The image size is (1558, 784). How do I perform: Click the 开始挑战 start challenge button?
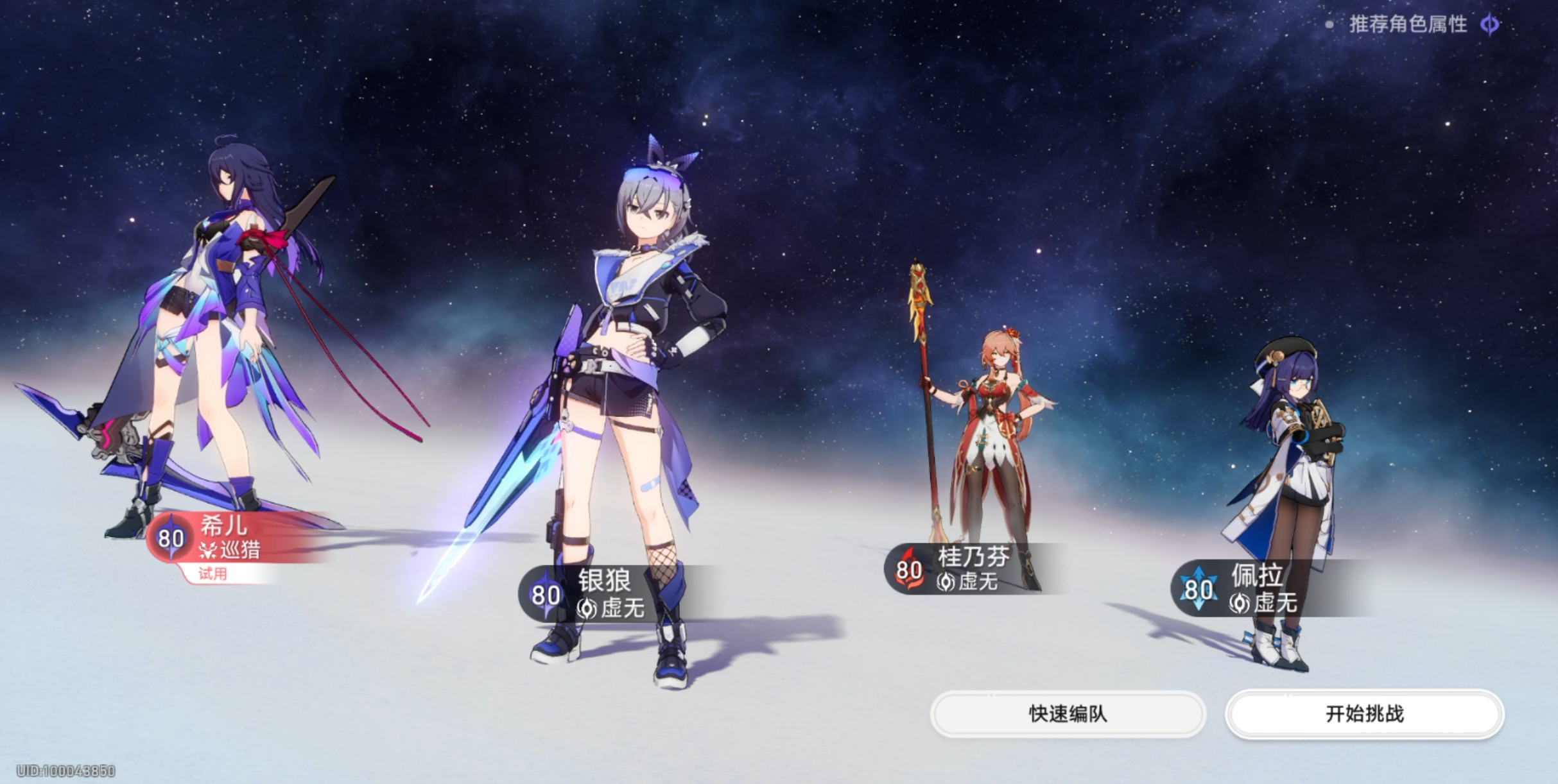pyautogui.click(x=1364, y=713)
